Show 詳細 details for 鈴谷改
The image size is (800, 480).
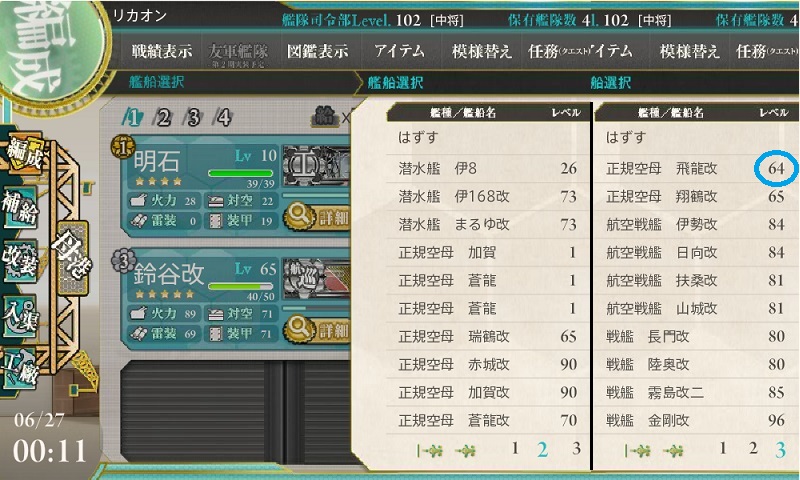(318, 329)
